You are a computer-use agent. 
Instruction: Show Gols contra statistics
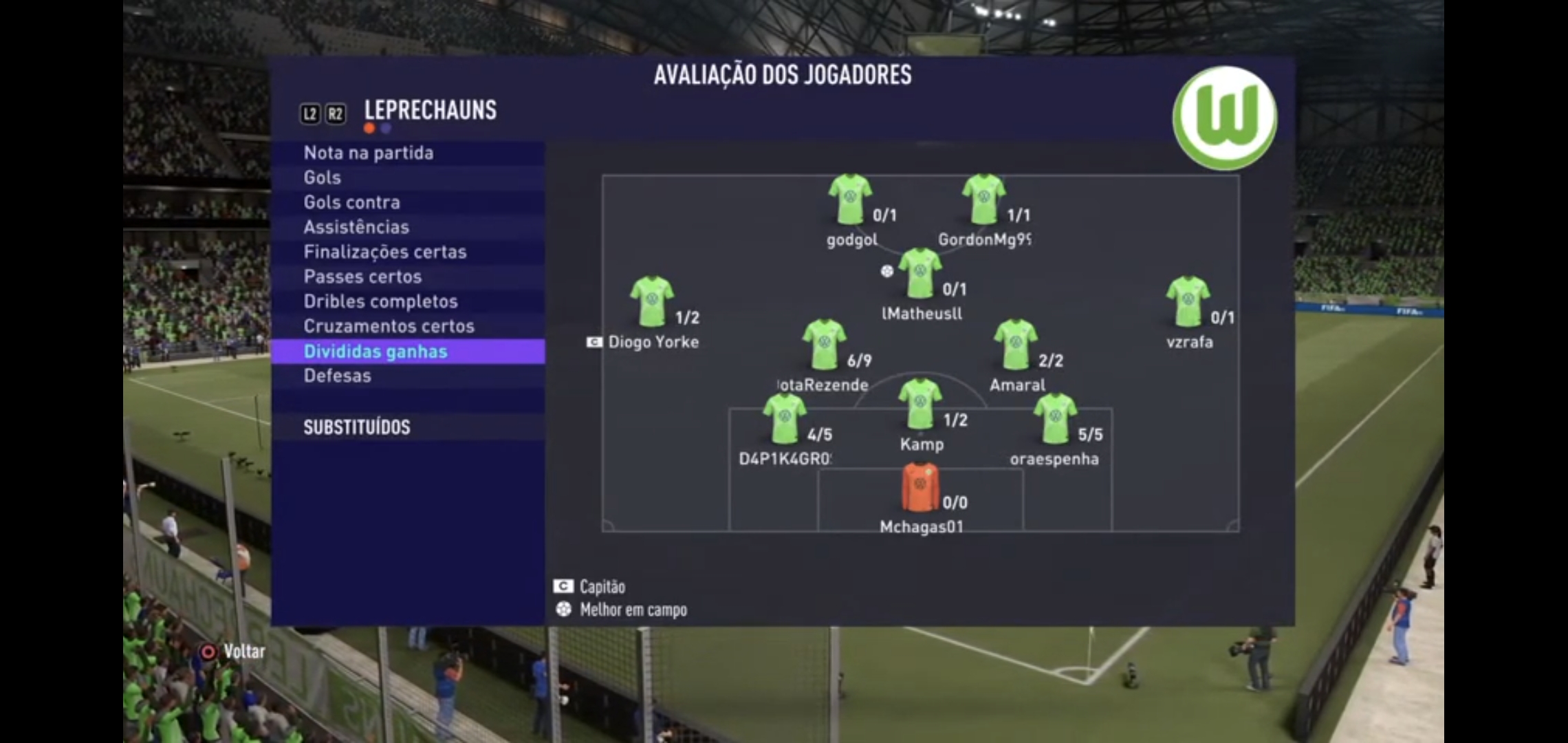click(351, 202)
